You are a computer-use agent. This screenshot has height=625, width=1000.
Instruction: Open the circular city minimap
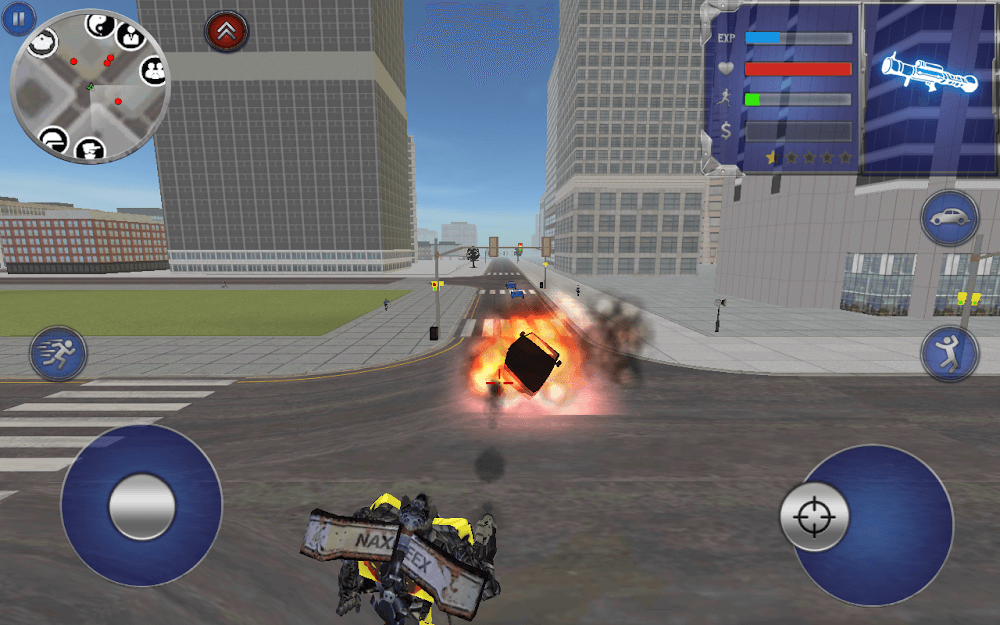[x=89, y=87]
